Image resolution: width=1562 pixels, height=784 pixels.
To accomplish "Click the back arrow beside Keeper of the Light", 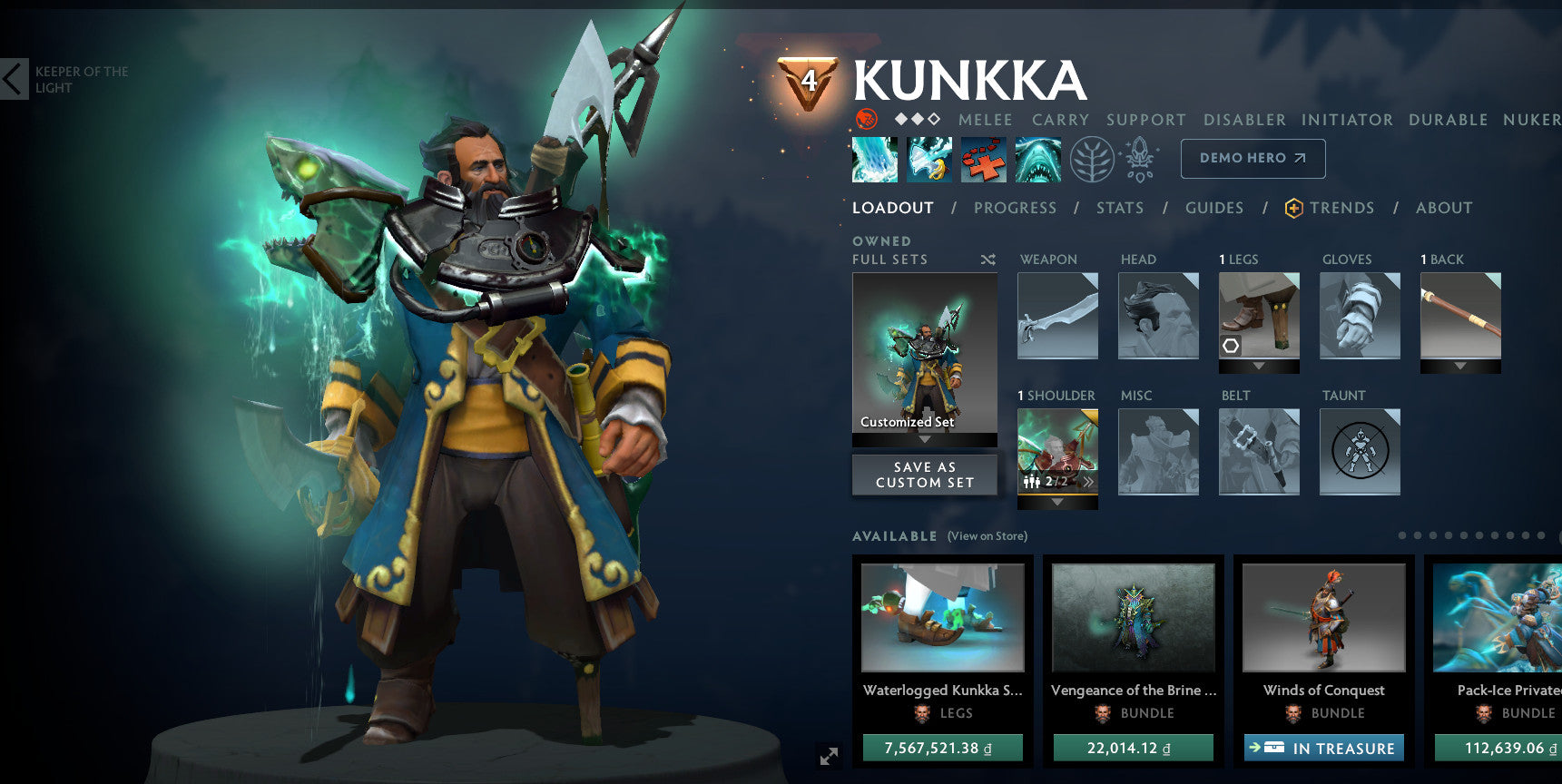I will [x=13, y=79].
